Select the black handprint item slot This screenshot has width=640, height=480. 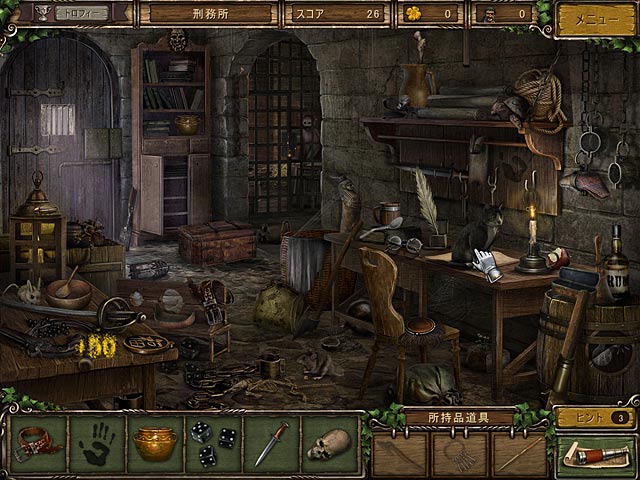(97, 443)
